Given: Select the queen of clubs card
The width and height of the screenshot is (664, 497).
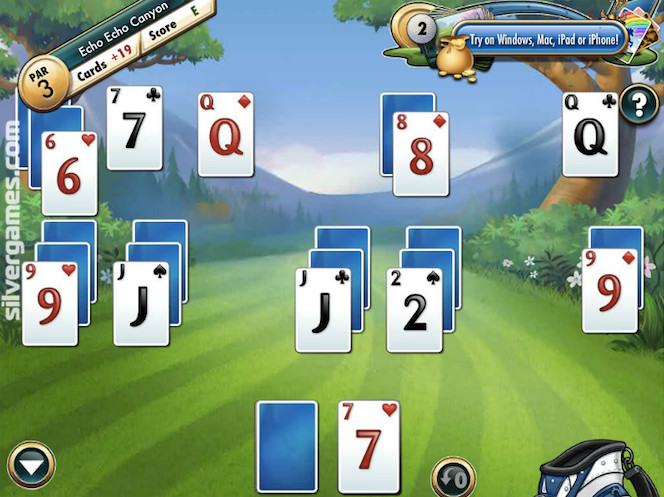Looking at the screenshot, I should tap(589, 135).
